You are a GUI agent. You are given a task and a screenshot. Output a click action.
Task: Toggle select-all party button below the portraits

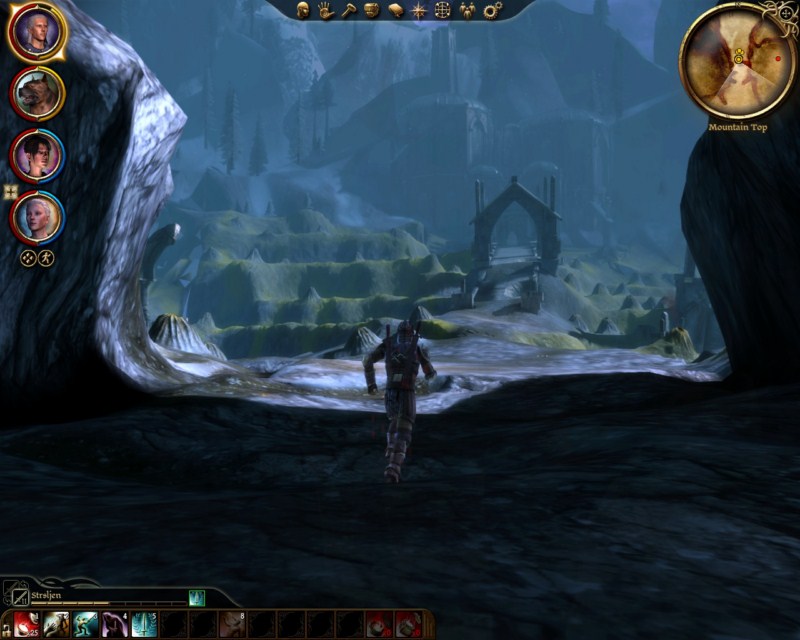pos(29,257)
